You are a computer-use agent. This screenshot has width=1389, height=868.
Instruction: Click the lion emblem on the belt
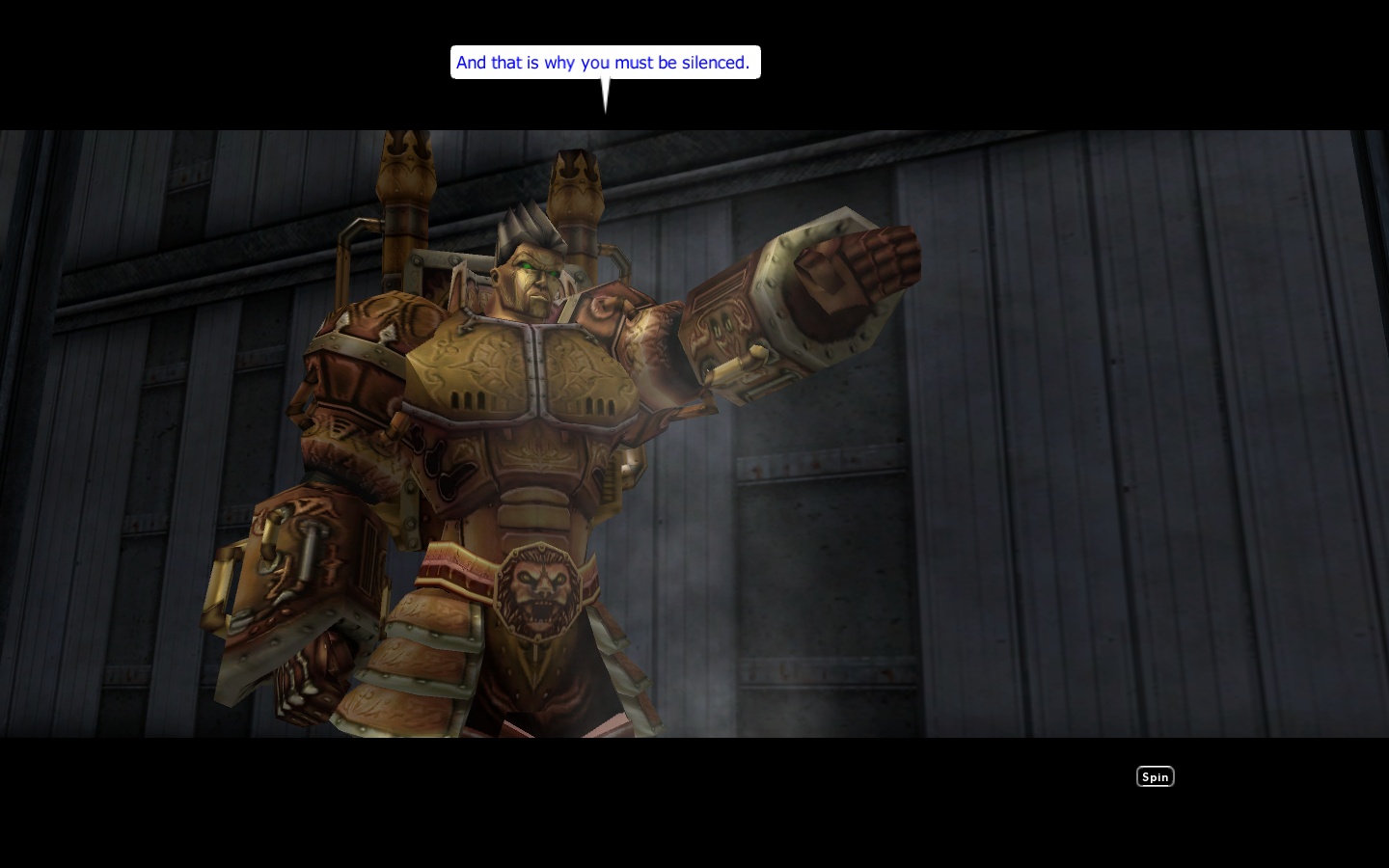(x=540, y=588)
